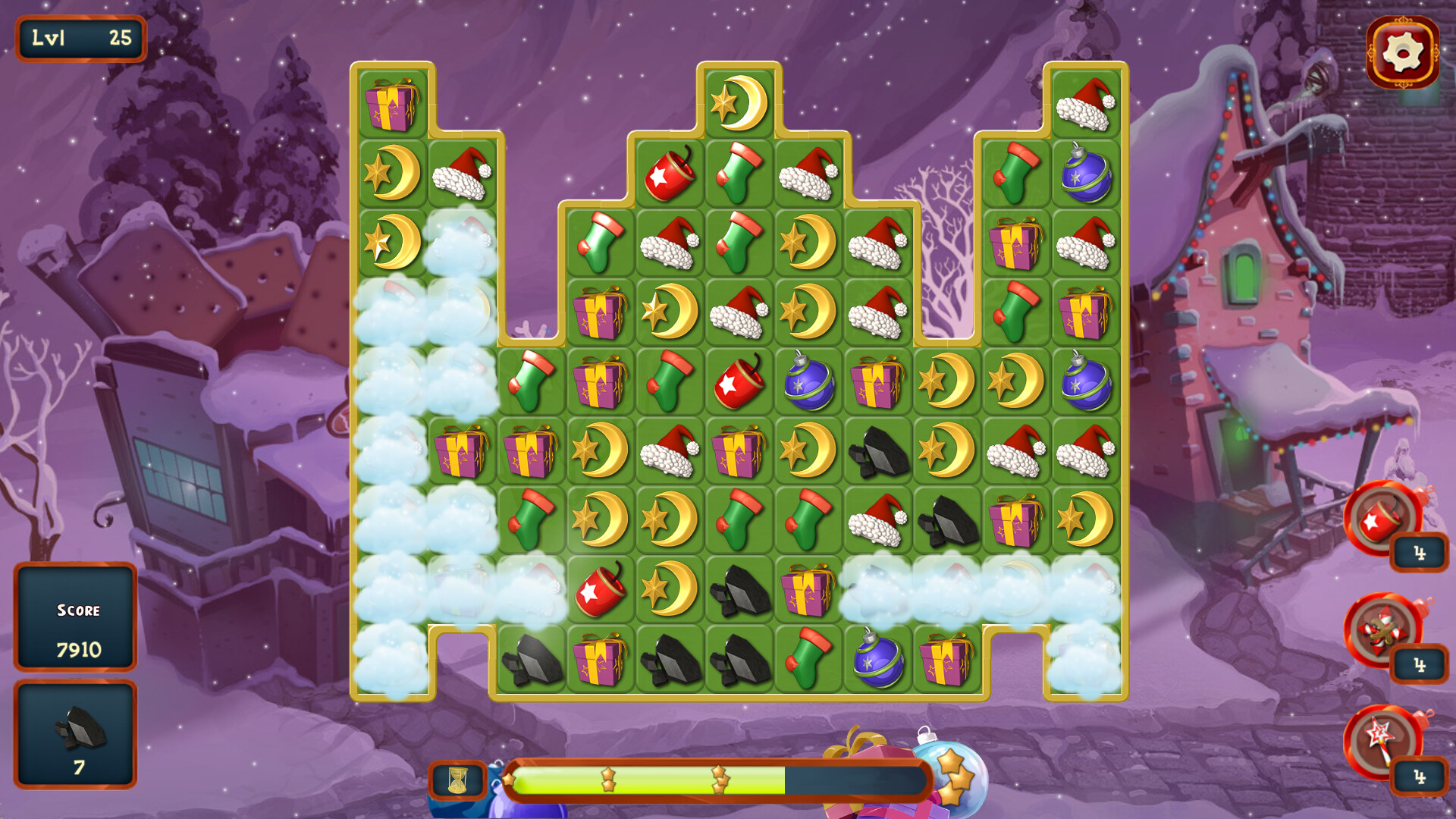This screenshot has height=819, width=1456.
Task: Select the blue ornament in the top-right corner
Action: coord(1084,177)
